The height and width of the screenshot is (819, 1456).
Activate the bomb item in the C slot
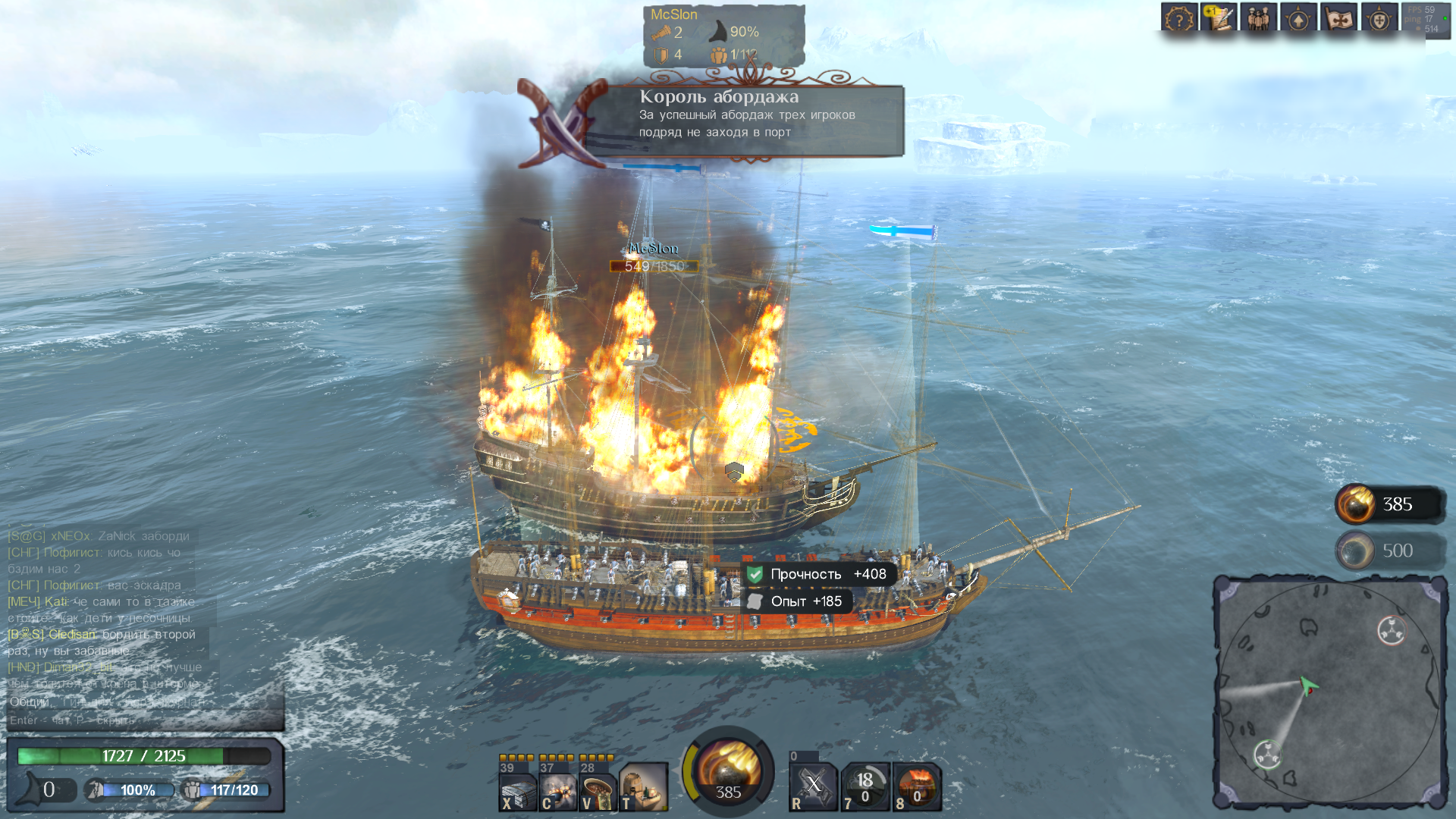tap(558, 789)
